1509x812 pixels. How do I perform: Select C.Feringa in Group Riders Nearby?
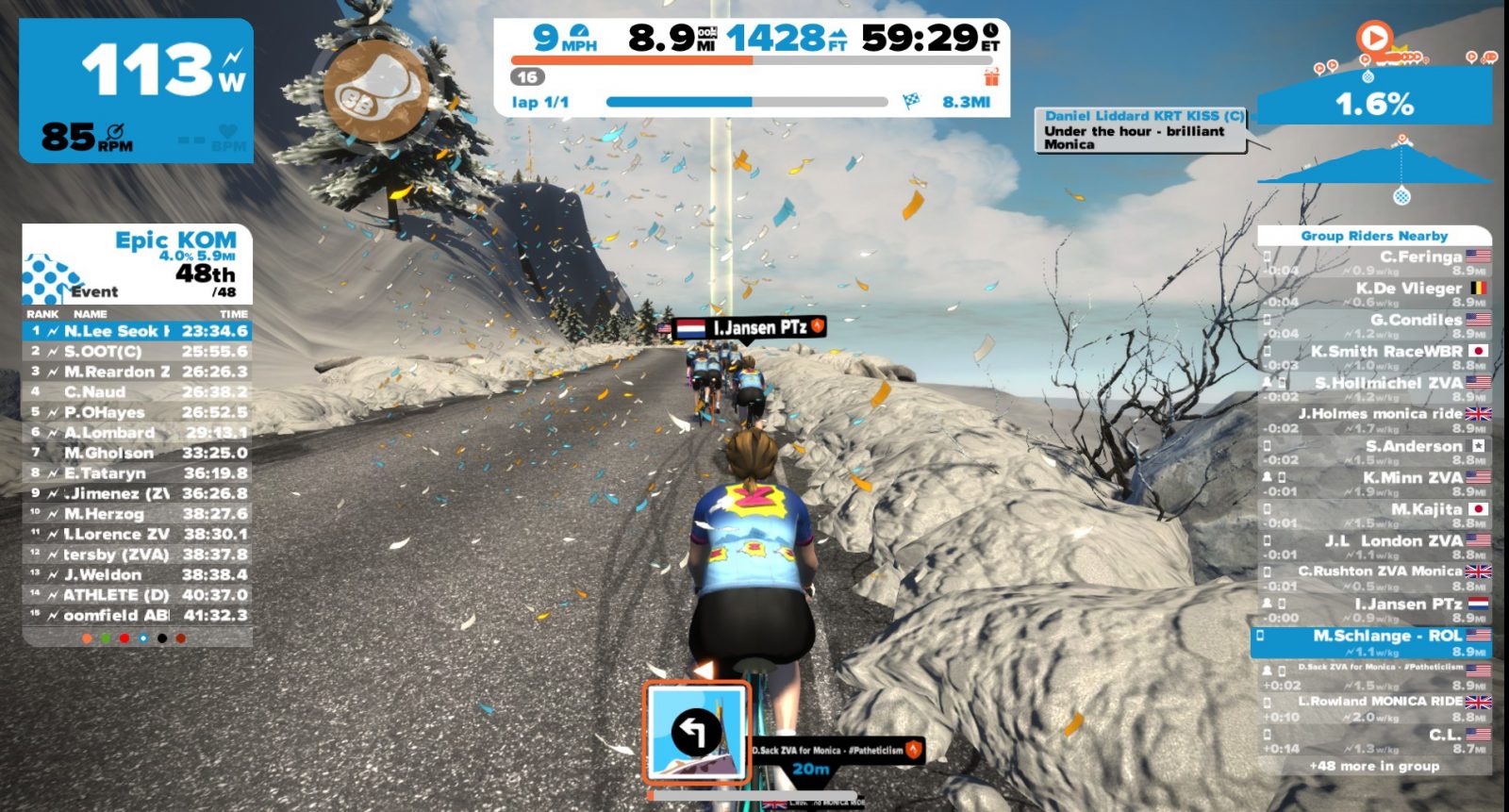click(x=1375, y=263)
